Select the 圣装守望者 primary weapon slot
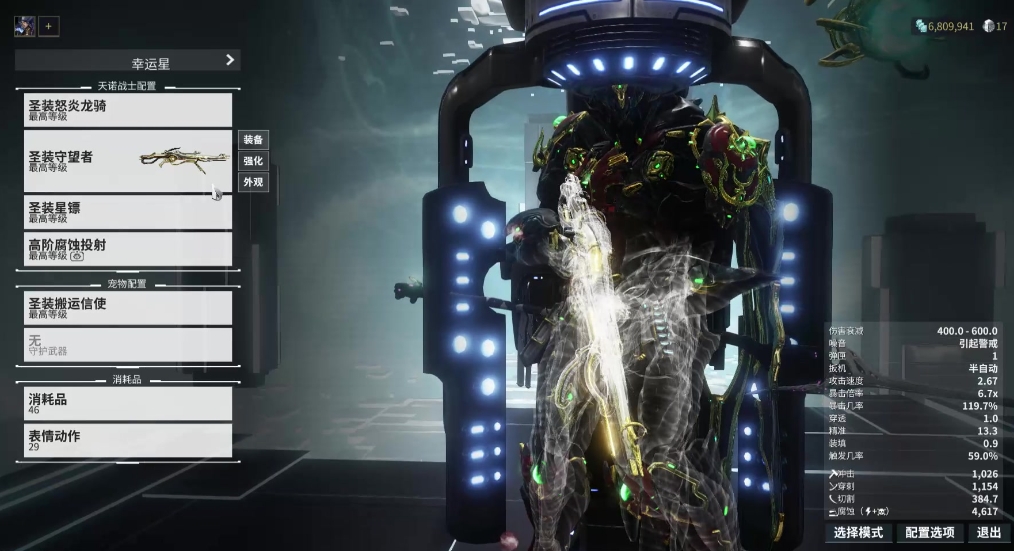Viewport: 1014px width, 551px height. [x=127, y=161]
